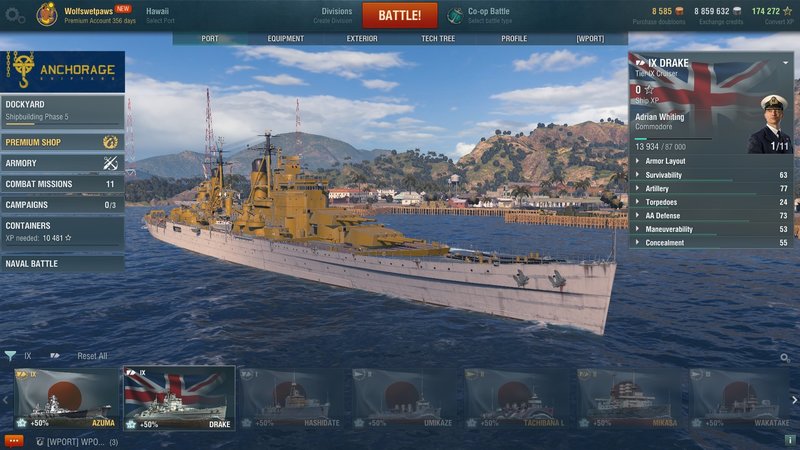Visit the Premium Shop
800x450 pixels.
(x=62, y=142)
